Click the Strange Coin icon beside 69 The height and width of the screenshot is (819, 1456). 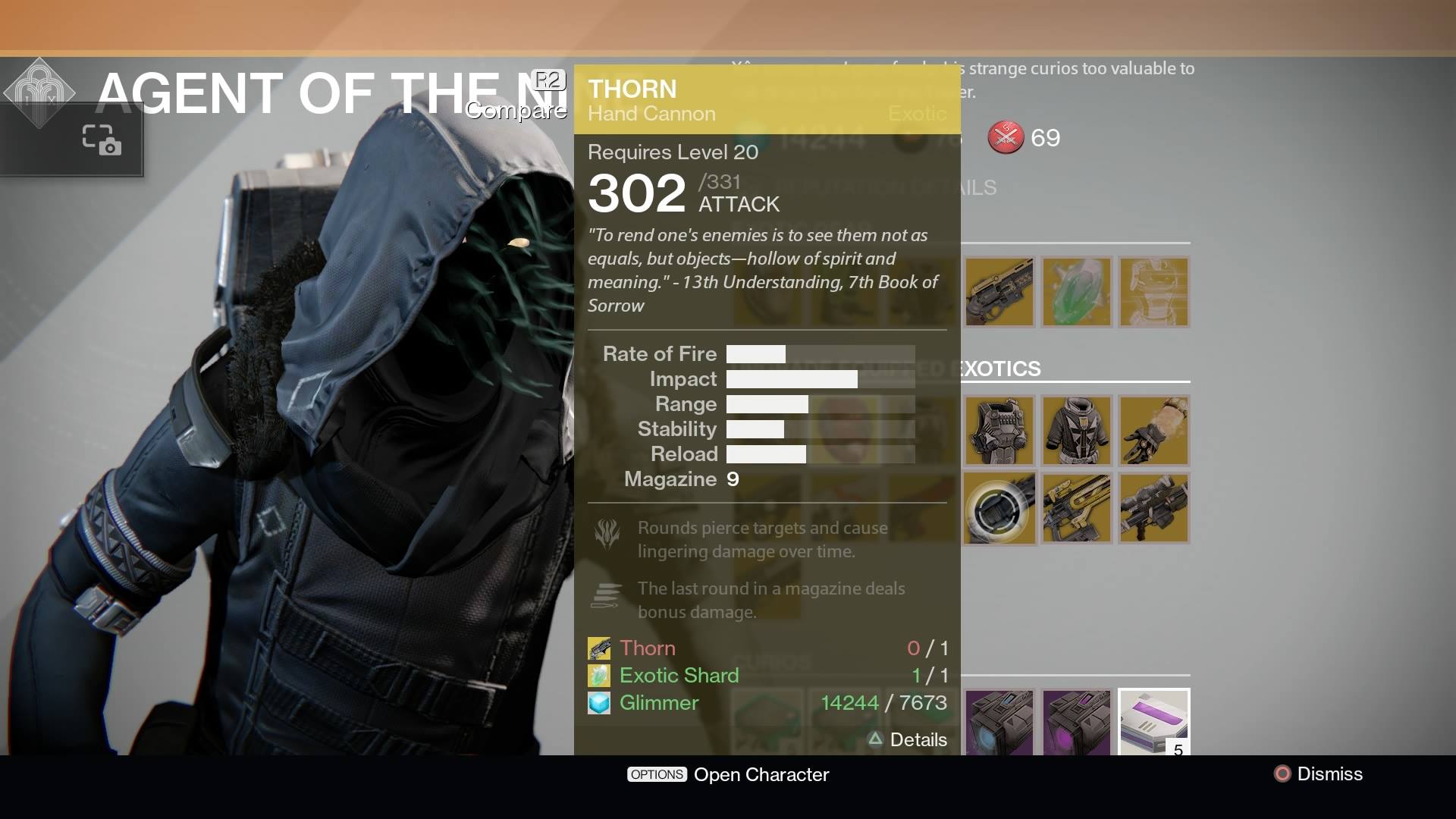[1006, 138]
